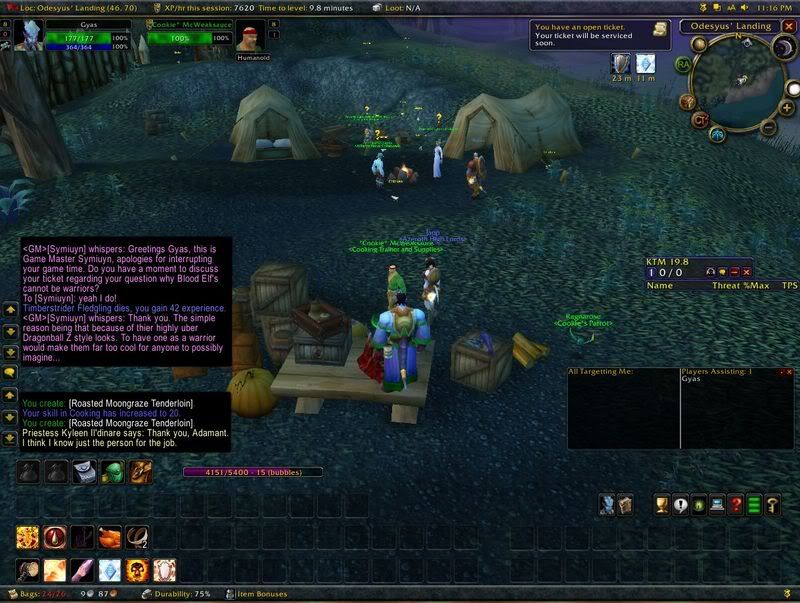Screen dimensions: 800x603
Task: Activate the flaming skull ability
Action: (x=137, y=571)
